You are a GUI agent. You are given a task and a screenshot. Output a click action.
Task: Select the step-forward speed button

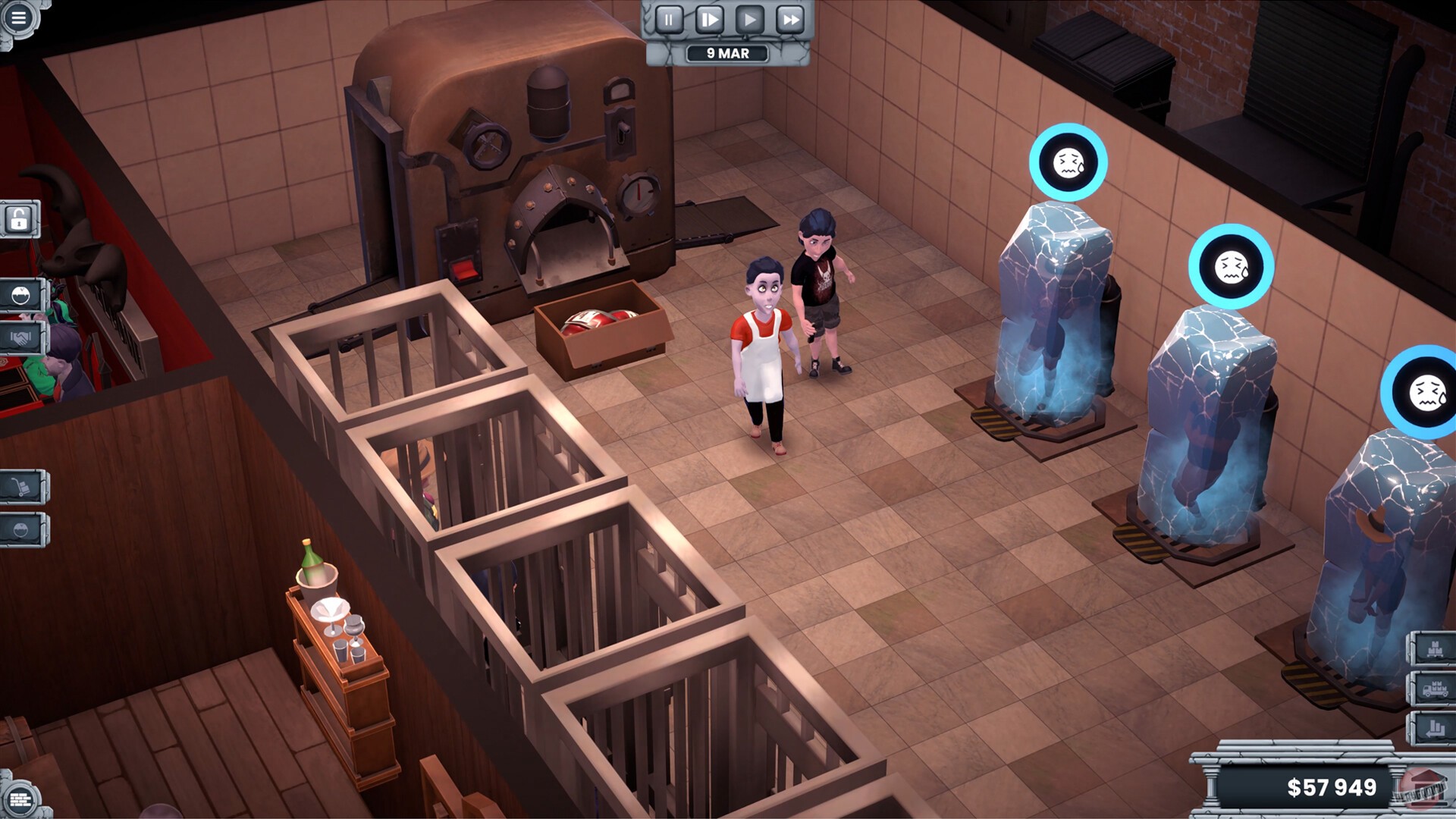[x=708, y=20]
